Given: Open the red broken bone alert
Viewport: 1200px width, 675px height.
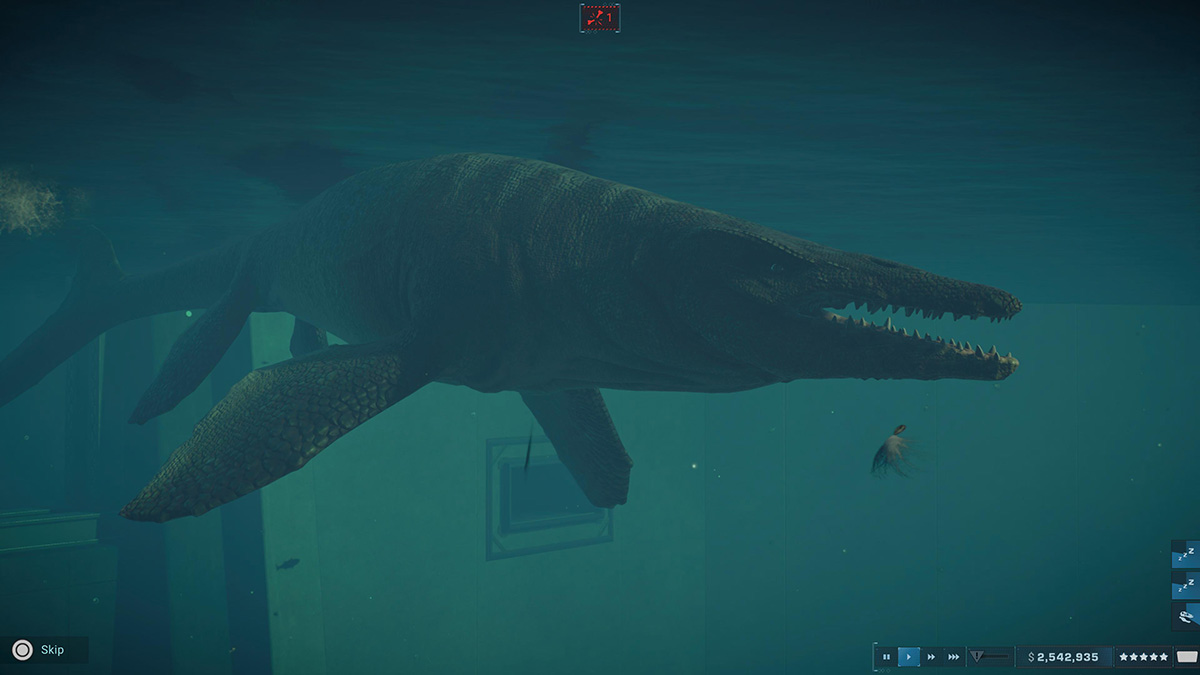Looking at the screenshot, I should (600, 17).
